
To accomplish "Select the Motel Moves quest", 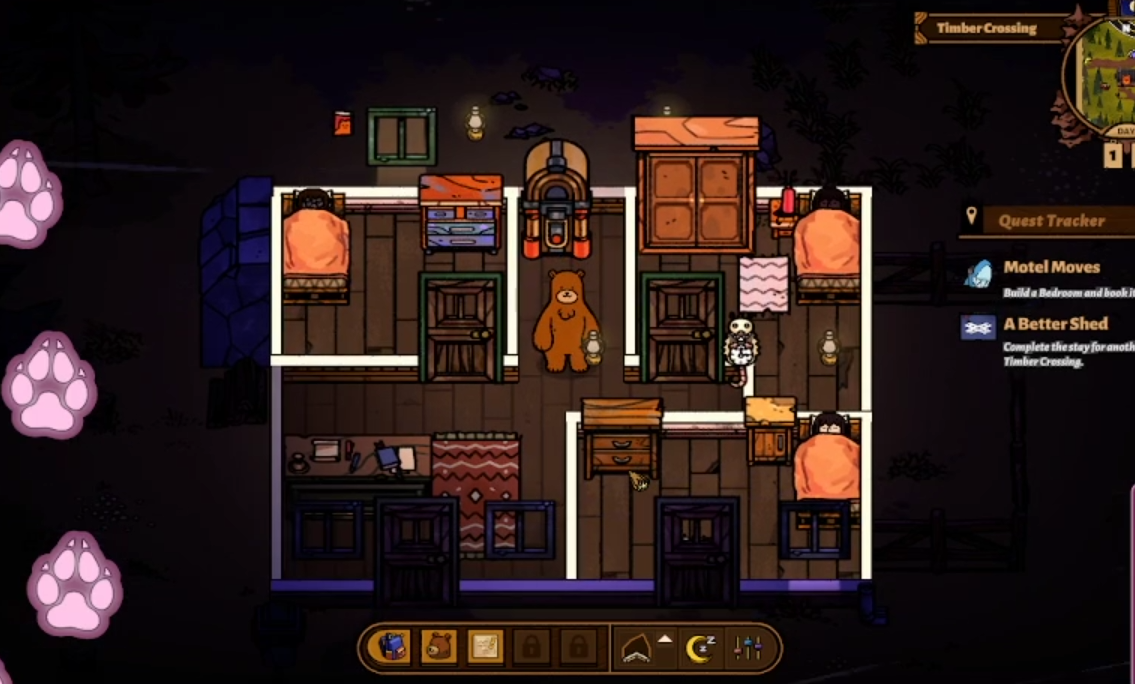I will pos(1050,268).
